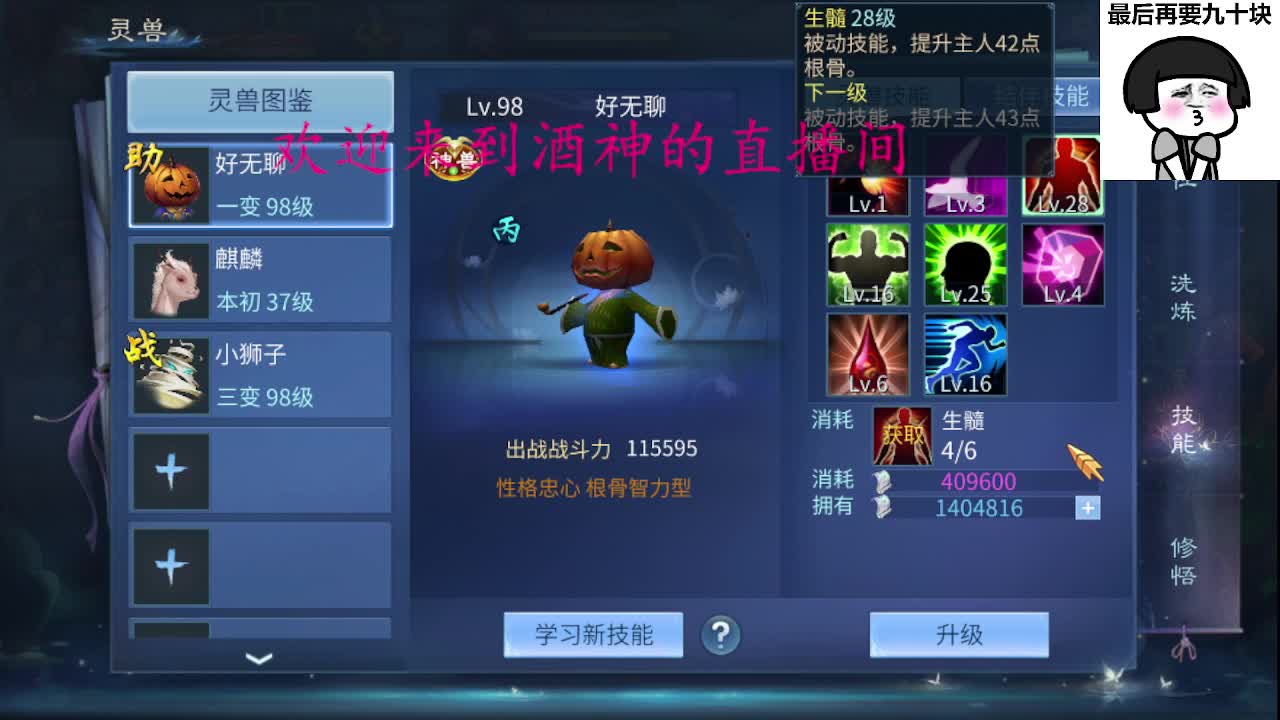Click the Lv.4 pink crystal skill icon
This screenshot has width=1280, height=720.
click(1063, 262)
